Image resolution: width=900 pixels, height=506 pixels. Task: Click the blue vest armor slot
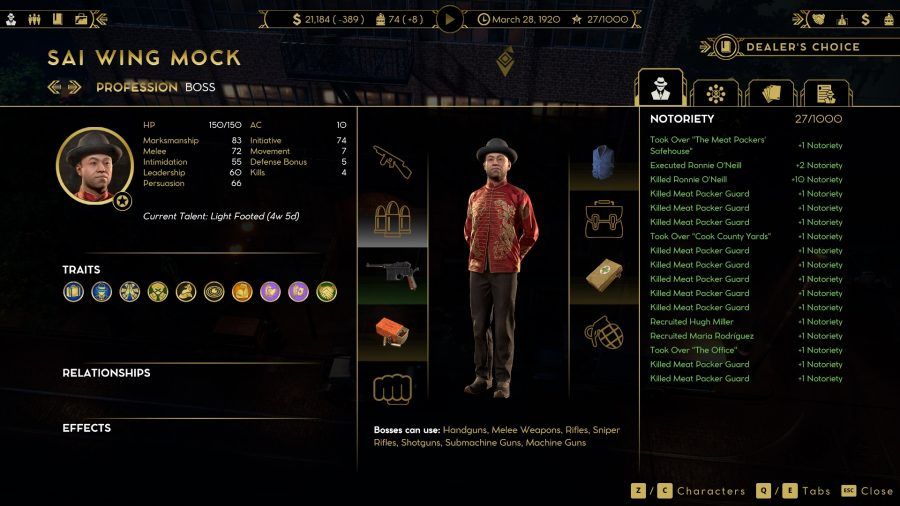click(x=604, y=162)
